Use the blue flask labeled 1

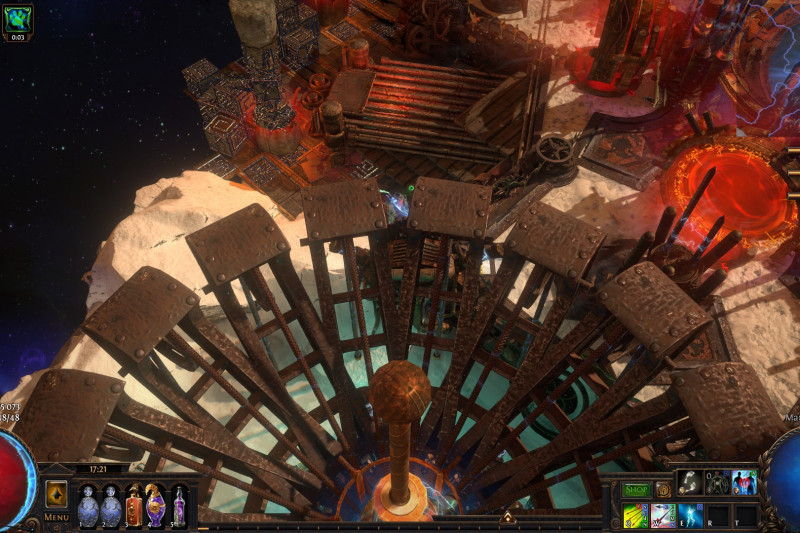tap(88, 506)
